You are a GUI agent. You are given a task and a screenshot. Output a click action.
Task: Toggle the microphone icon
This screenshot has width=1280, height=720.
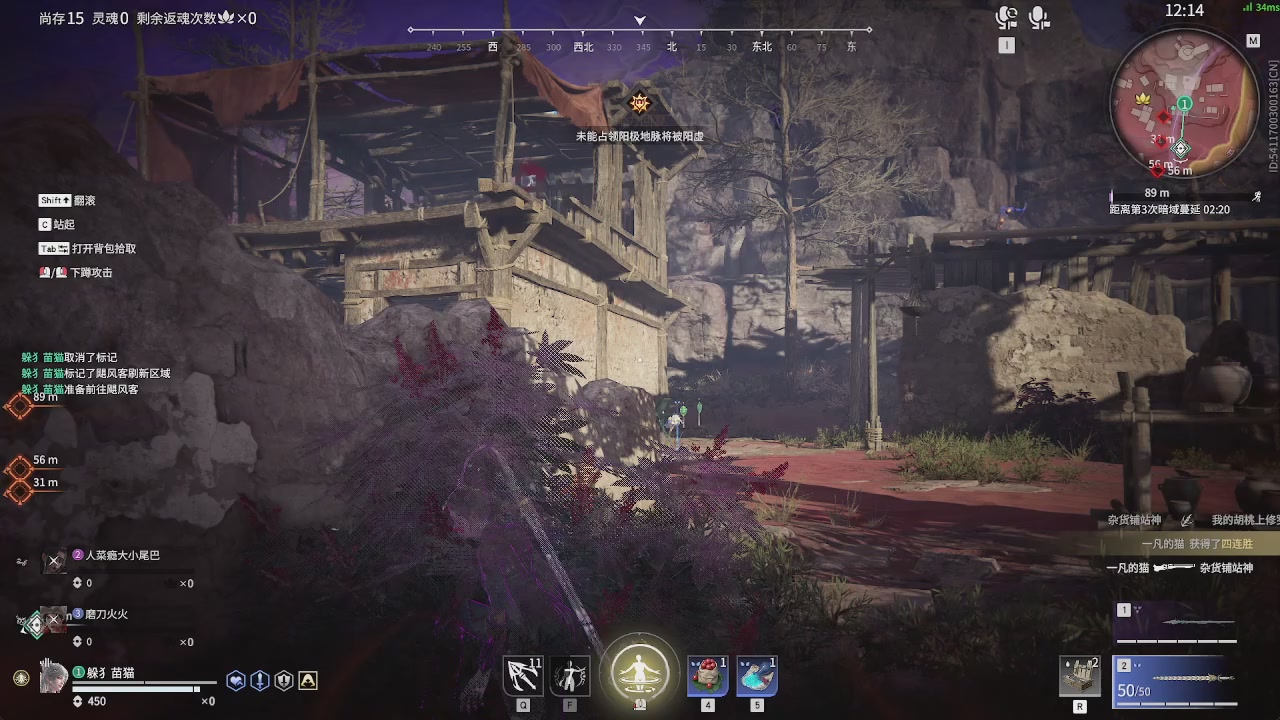1039,18
